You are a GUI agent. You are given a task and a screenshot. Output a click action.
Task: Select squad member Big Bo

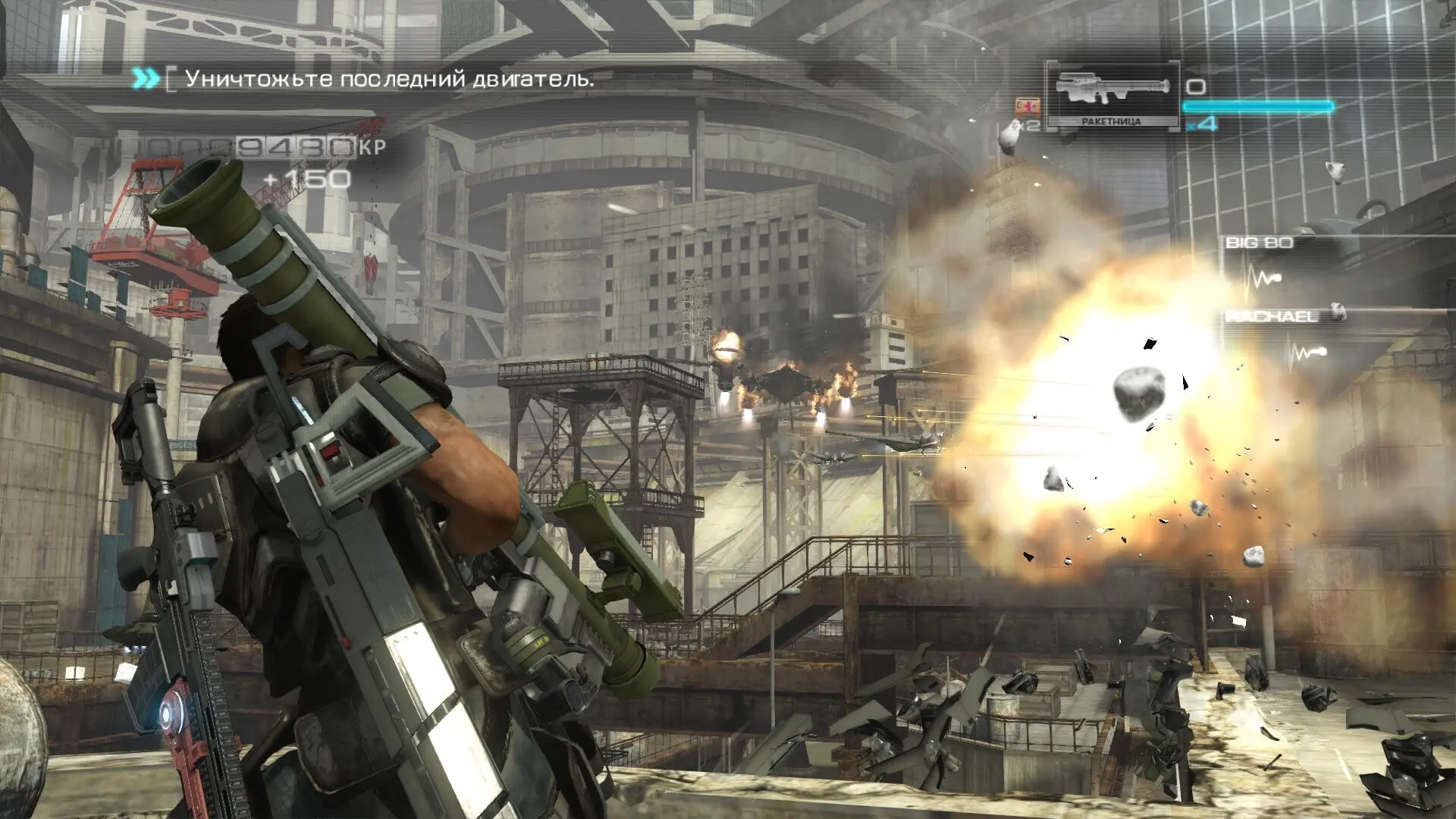tap(1260, 243)
